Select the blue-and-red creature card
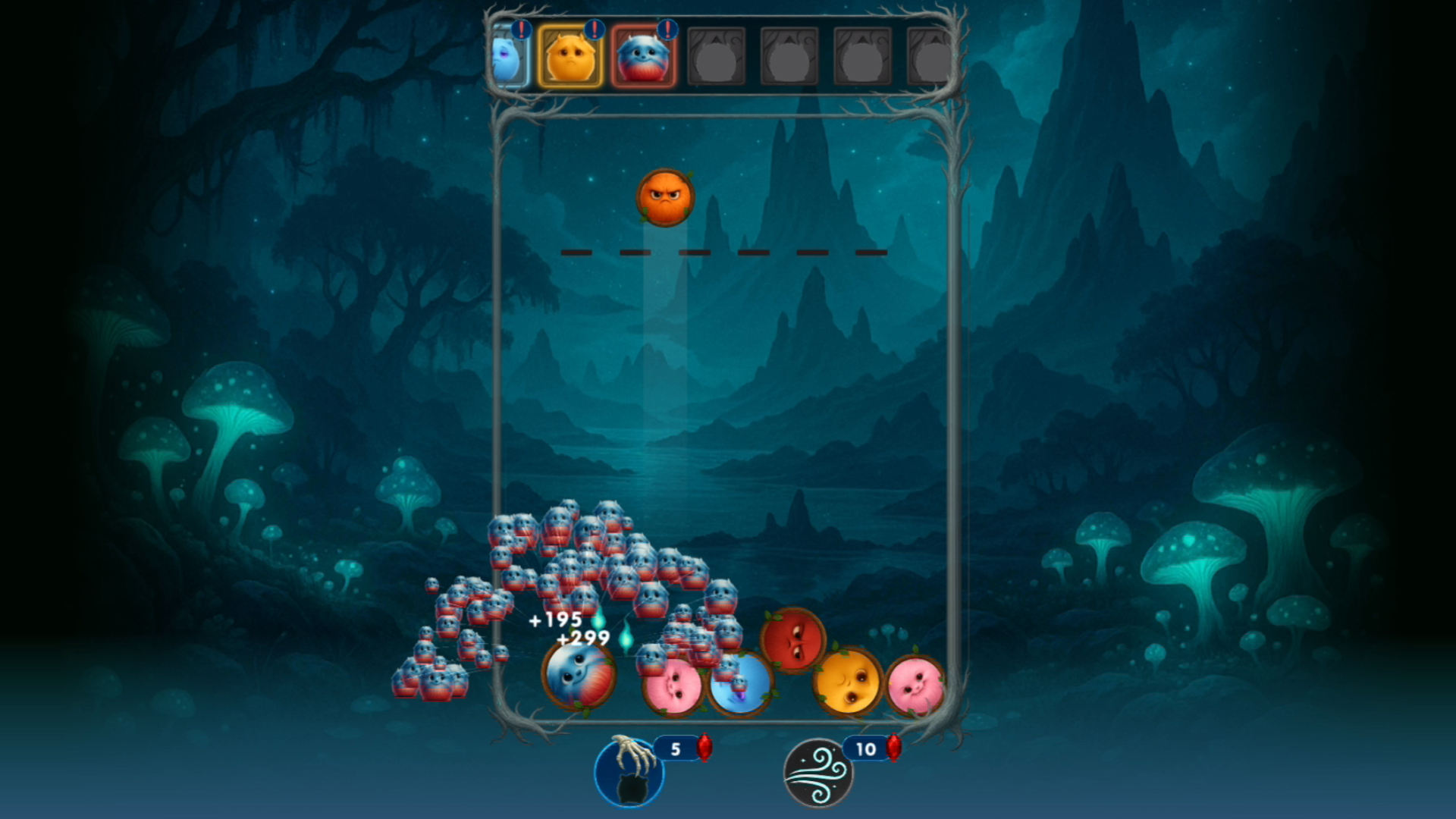This screenshot has width=1456, height=819. tap(643, 58)
